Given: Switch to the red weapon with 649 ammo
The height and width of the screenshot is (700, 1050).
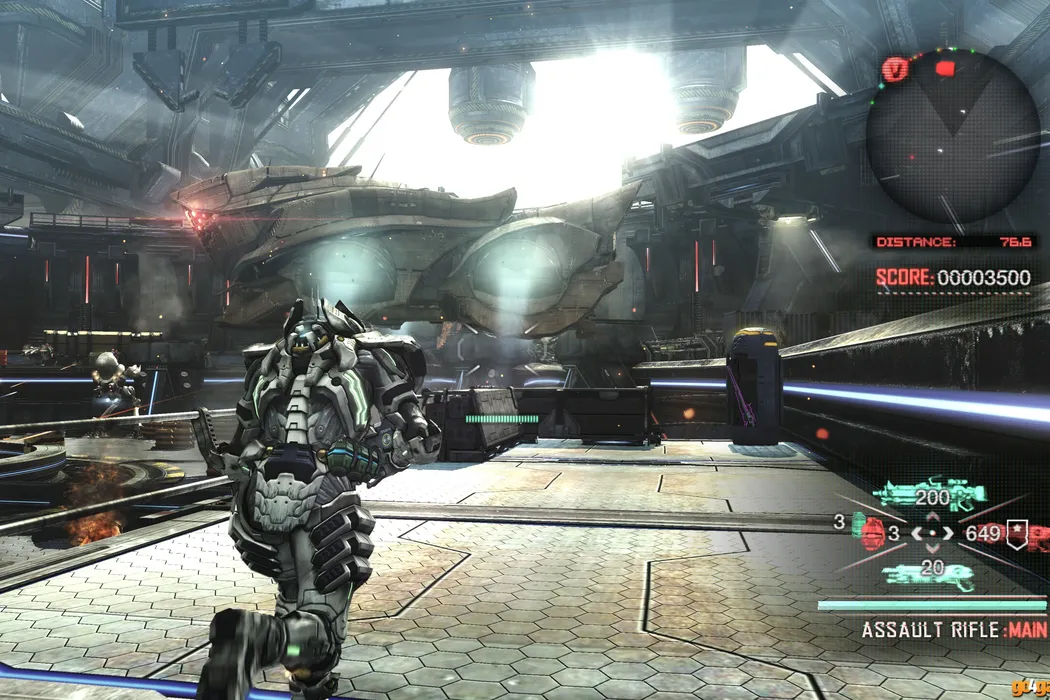Looking at the screenshot, I should [1038, 536].
